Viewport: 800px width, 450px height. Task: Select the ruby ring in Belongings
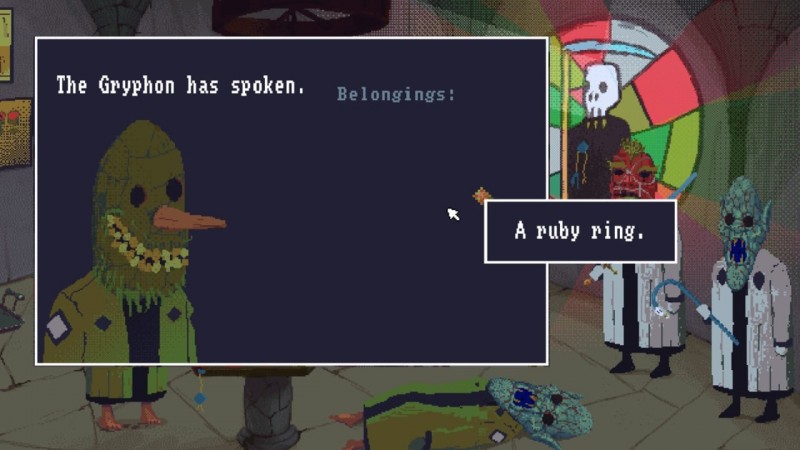click(x=482, y=194)
